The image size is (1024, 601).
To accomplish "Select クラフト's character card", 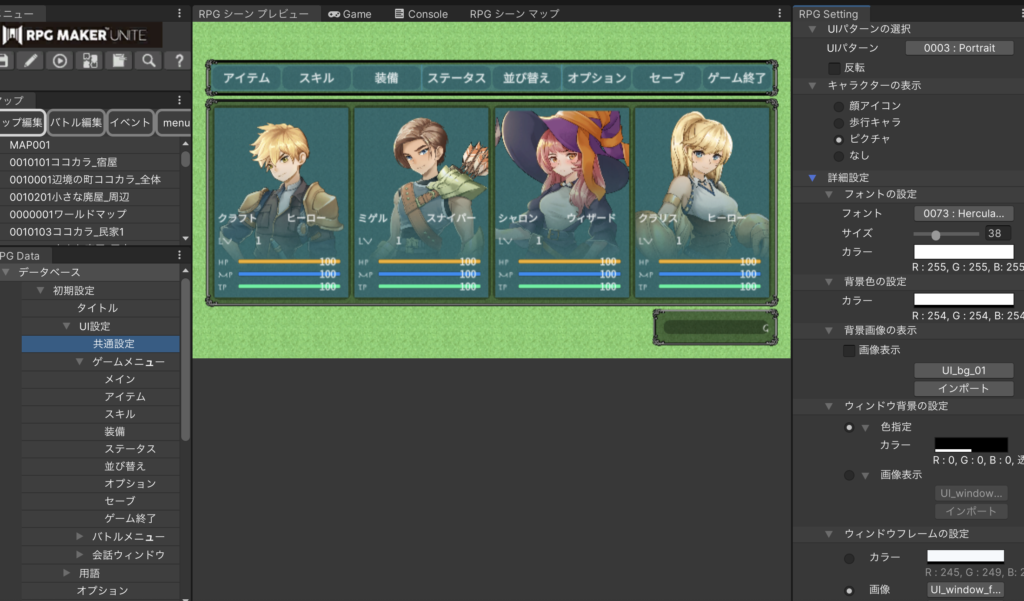I will click(281, 201).
